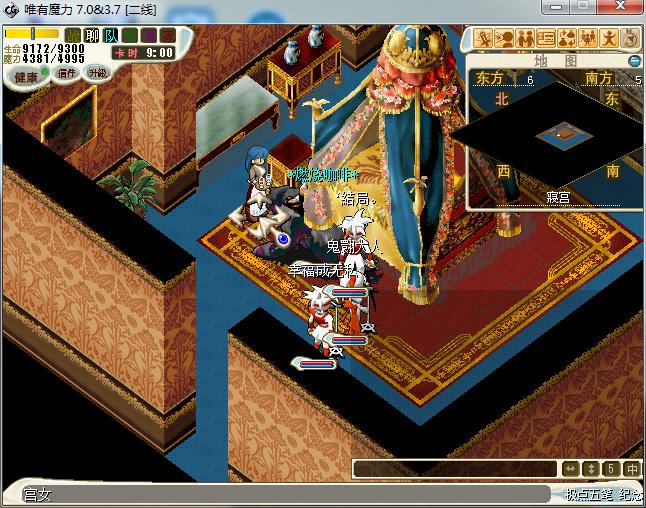The height and width of the screenshot is (508, 646).
Task: Open the 健康 health status button
Action: point(26,77)
